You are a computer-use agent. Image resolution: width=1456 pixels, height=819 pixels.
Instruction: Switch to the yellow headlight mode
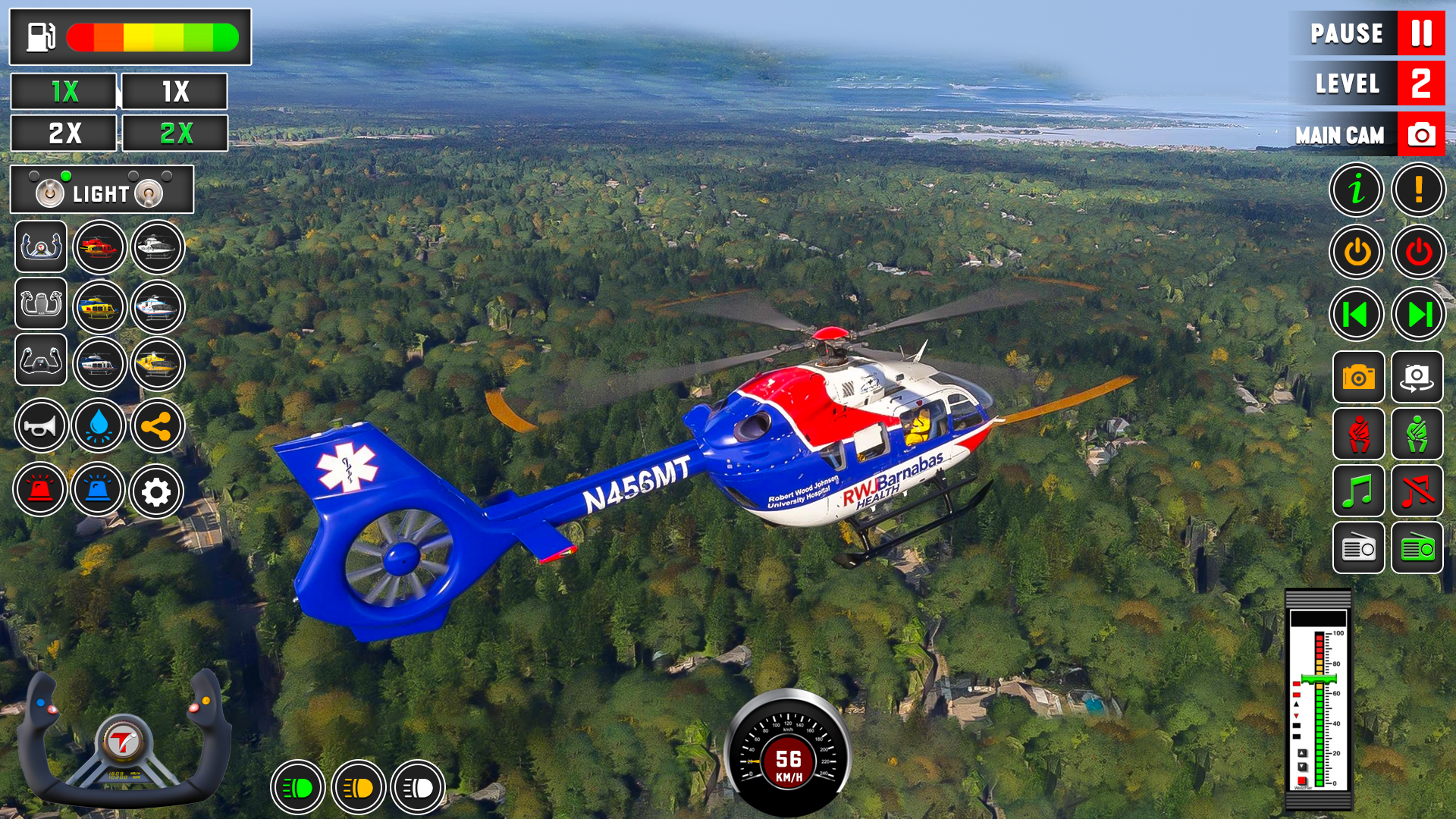[x=357, y=788]
